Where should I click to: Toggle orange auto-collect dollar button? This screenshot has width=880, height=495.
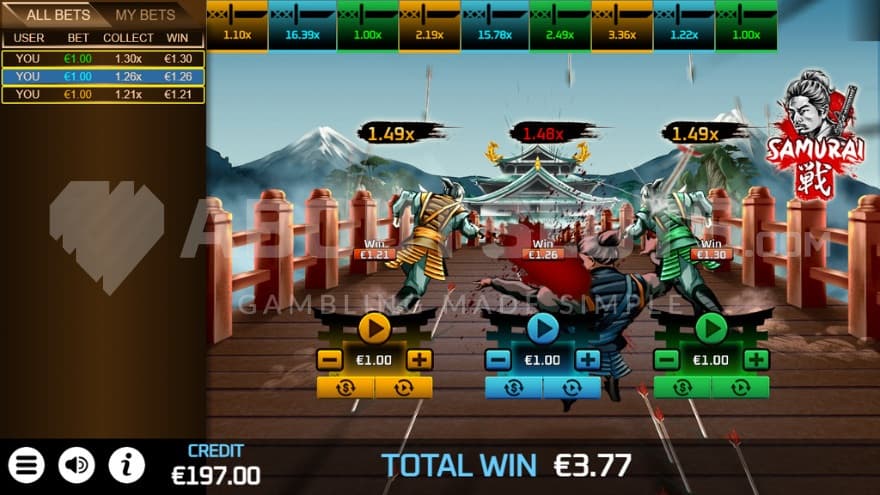click(346, 387)
